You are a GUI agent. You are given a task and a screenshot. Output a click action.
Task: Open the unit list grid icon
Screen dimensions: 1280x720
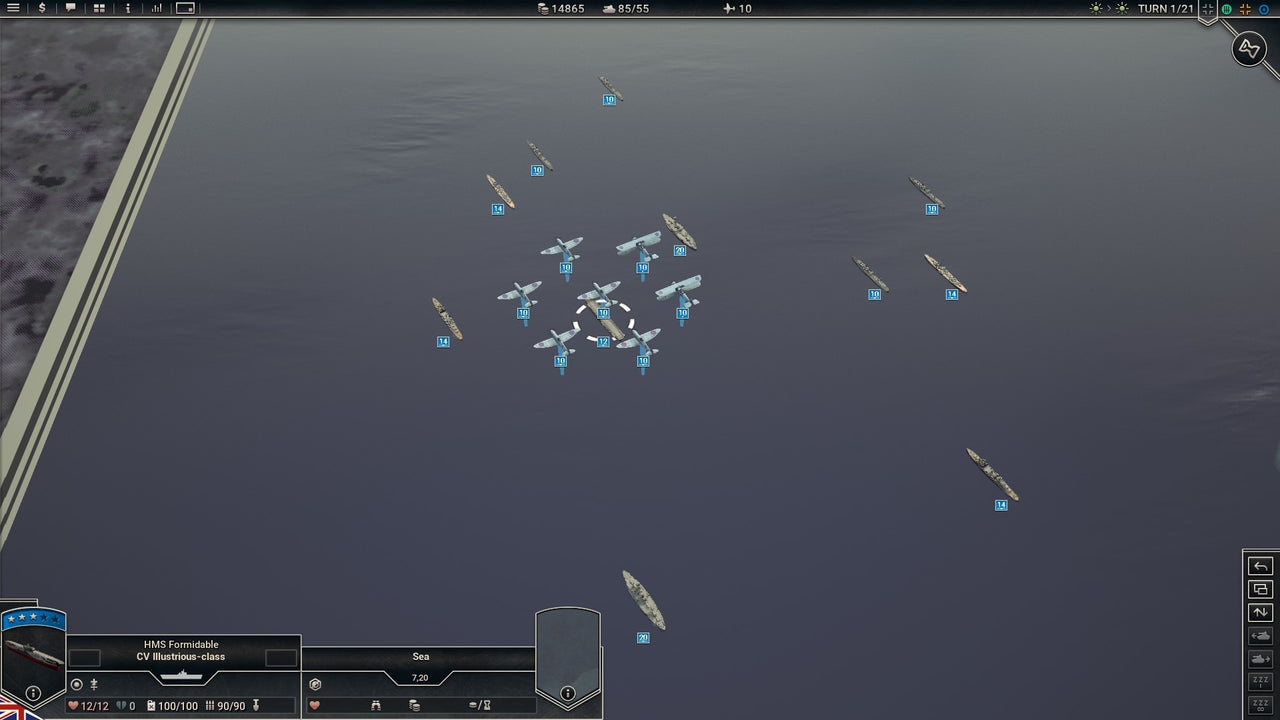point(98,9)
